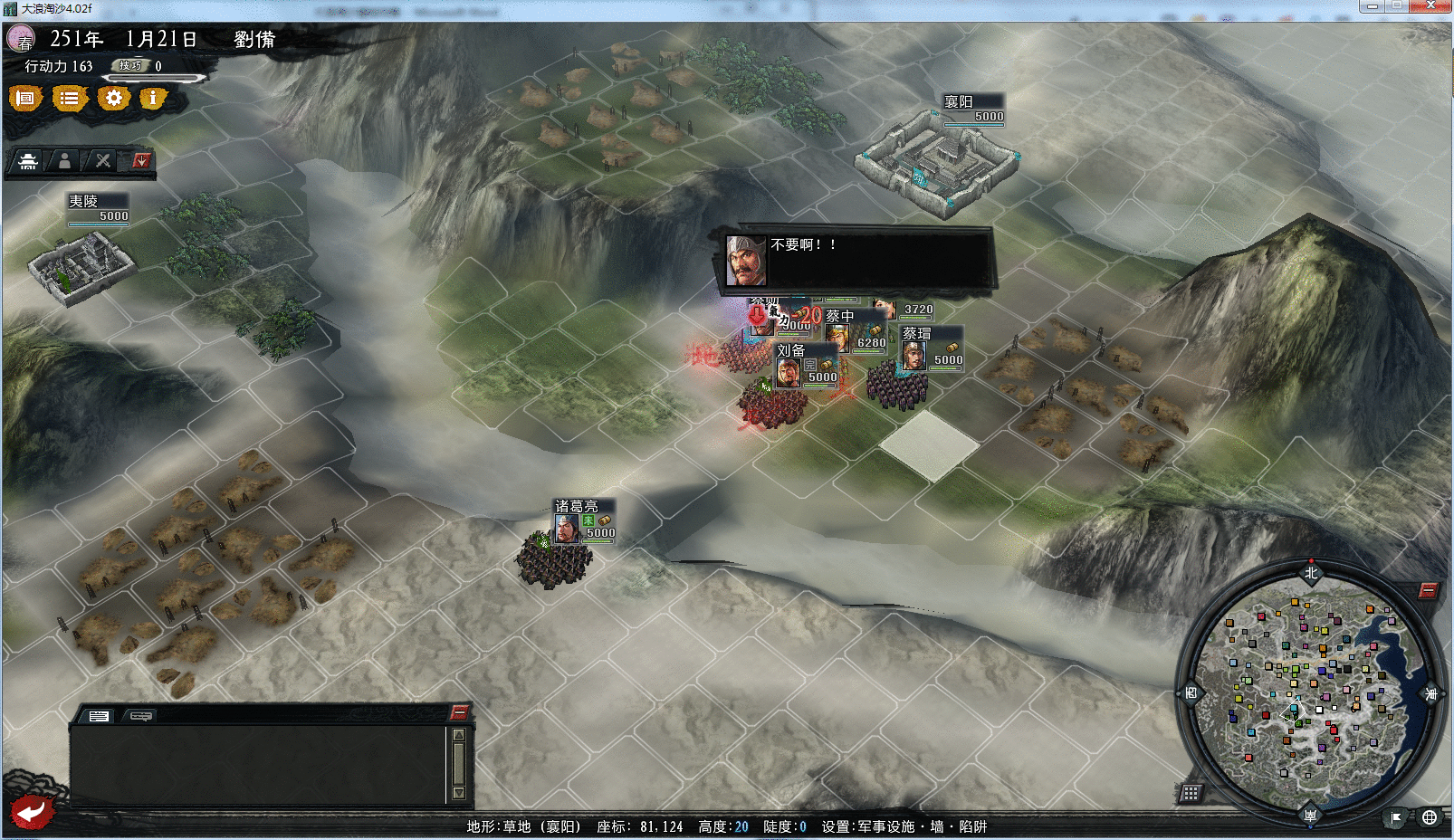Screen dimensions: 1454x840
Task: Switch to the city pagoda tab
Action: 28,161
